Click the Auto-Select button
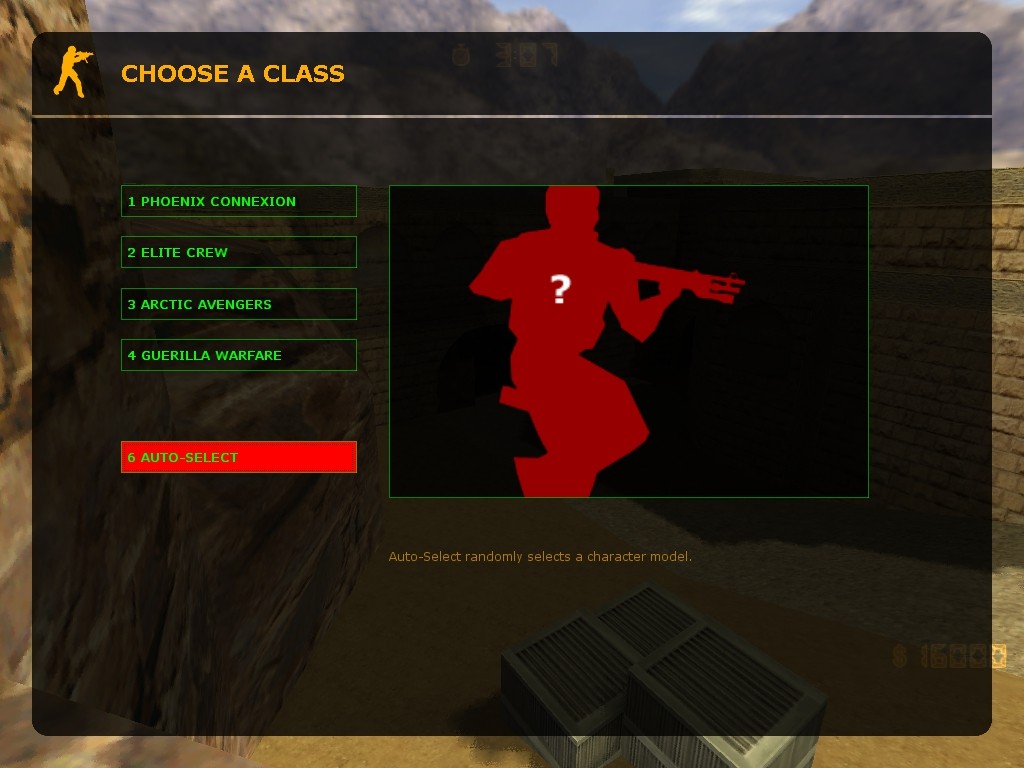Image resolution: width=1024 pixels, height=768 pixels. [x=238, y=457]
